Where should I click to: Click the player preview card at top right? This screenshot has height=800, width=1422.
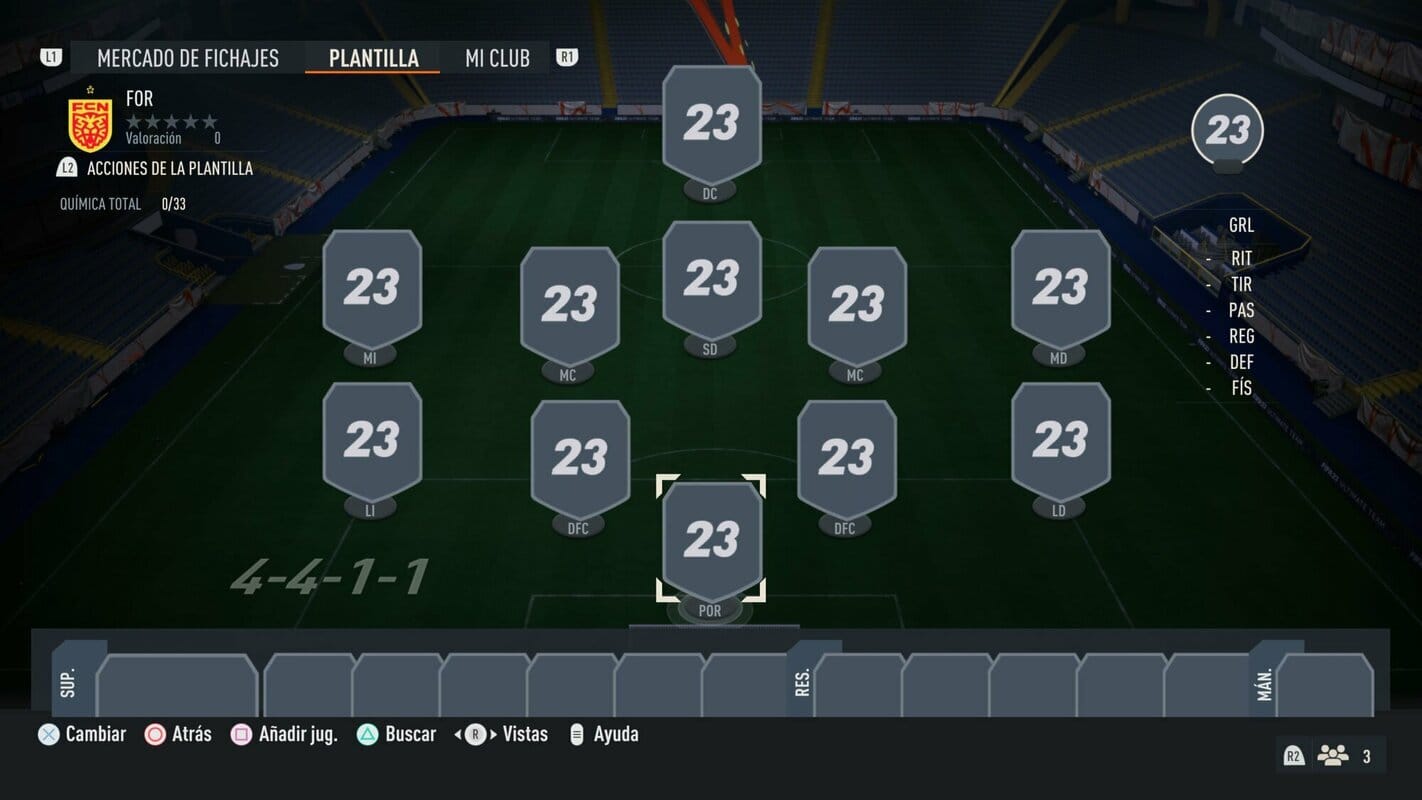1227,131
